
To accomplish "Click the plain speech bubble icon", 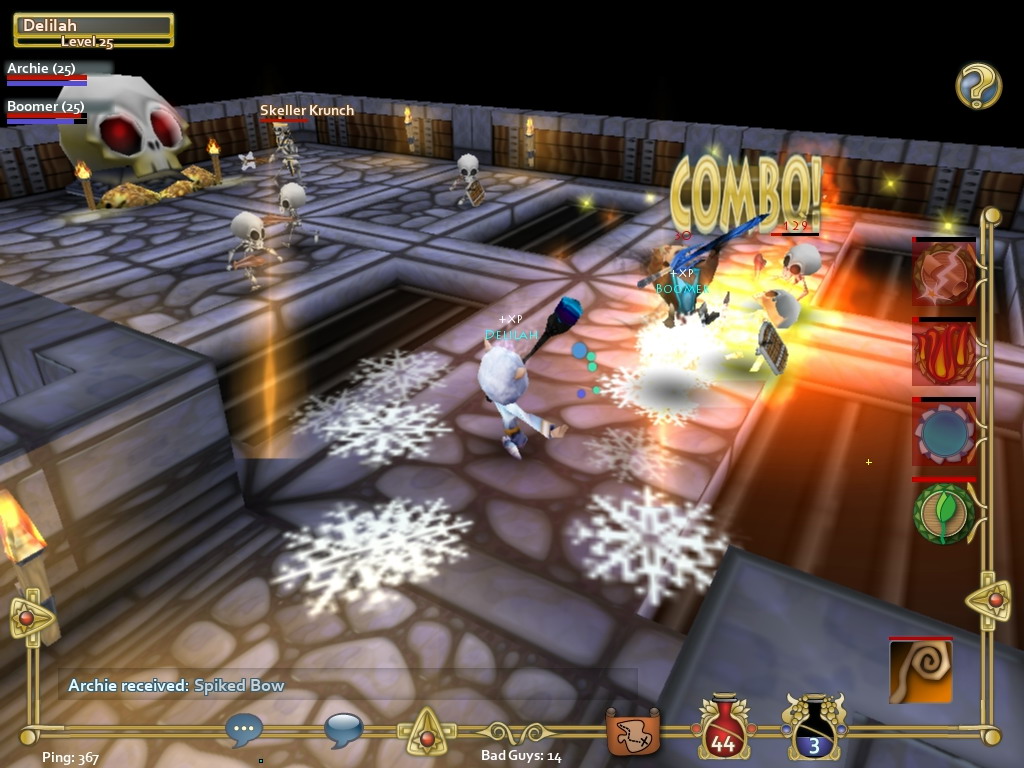I will click(x=343, y=730).
